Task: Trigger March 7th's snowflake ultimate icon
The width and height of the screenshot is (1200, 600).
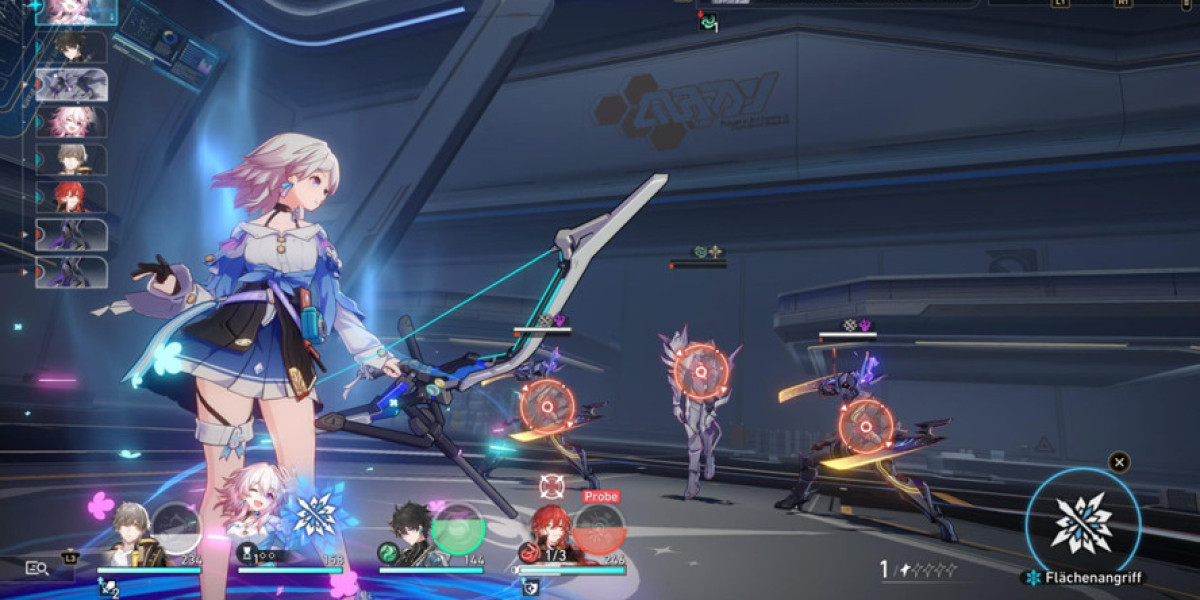Action: pyautogui.click(x=313, y=513)
